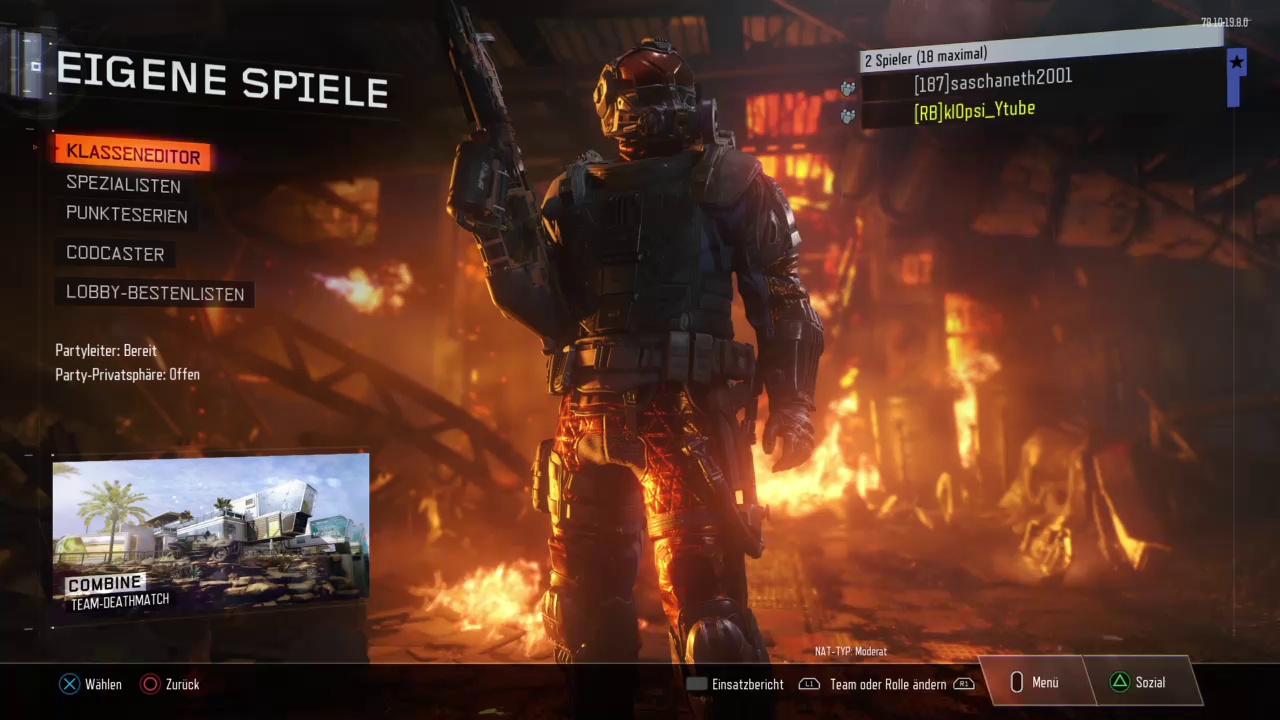Confirm with the Wählen option
This screenshot has height=720, width=1280.
coord(91,685)
